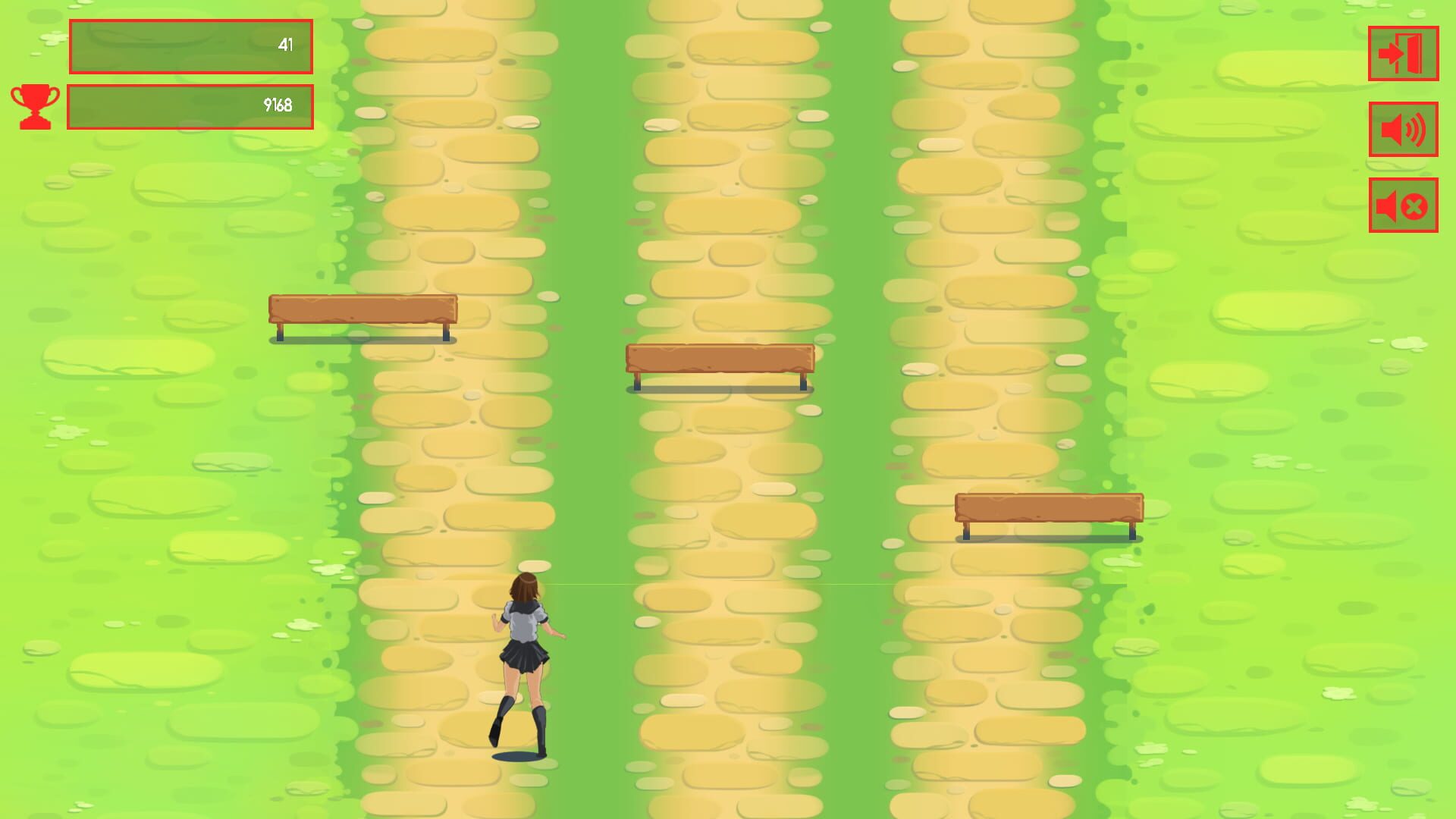Click the green progress bar beside the trophy
Viewport: 1456px width, 819px height.
pos(190,108)
